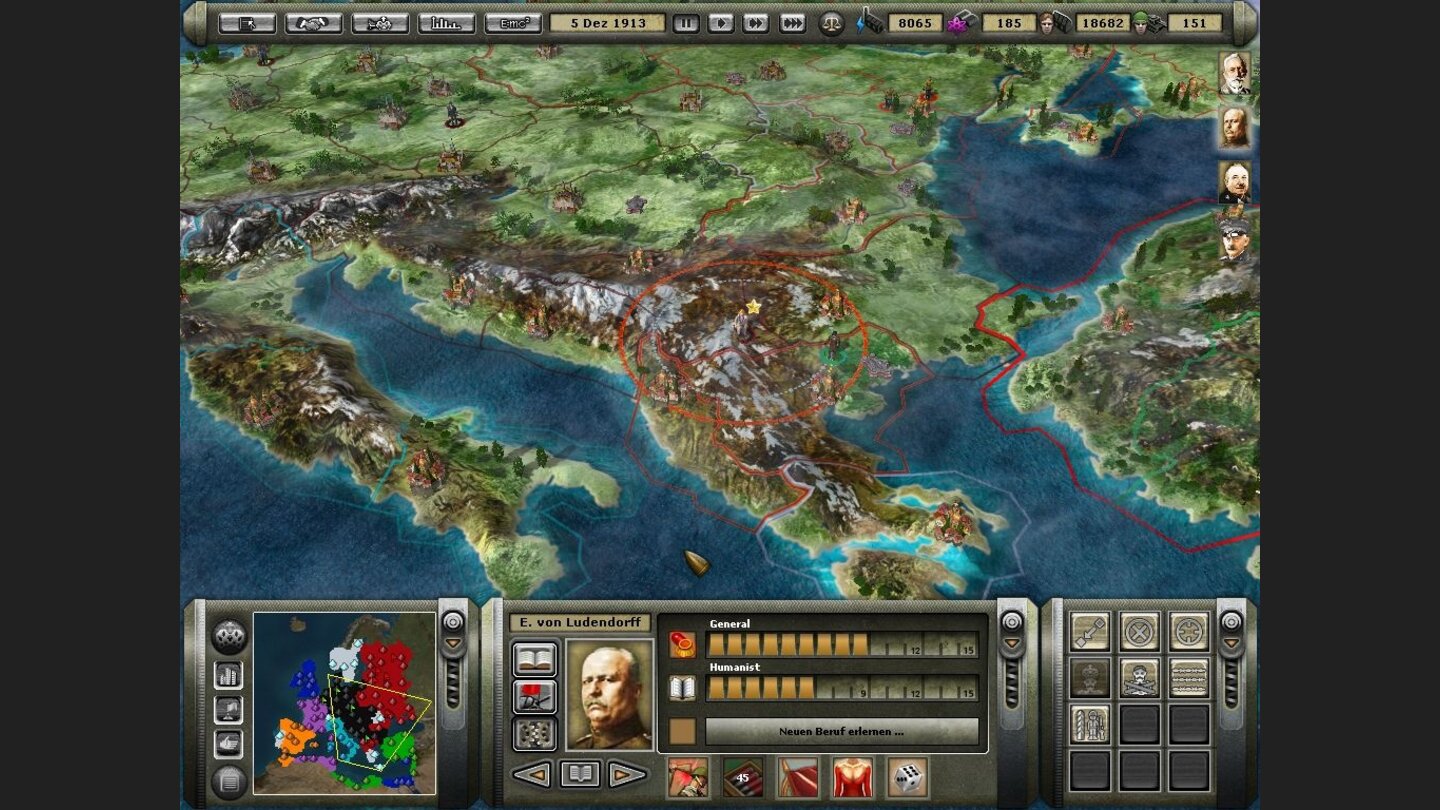
Task: Select the crosshair target icon
Action: tap(1186, 630)
